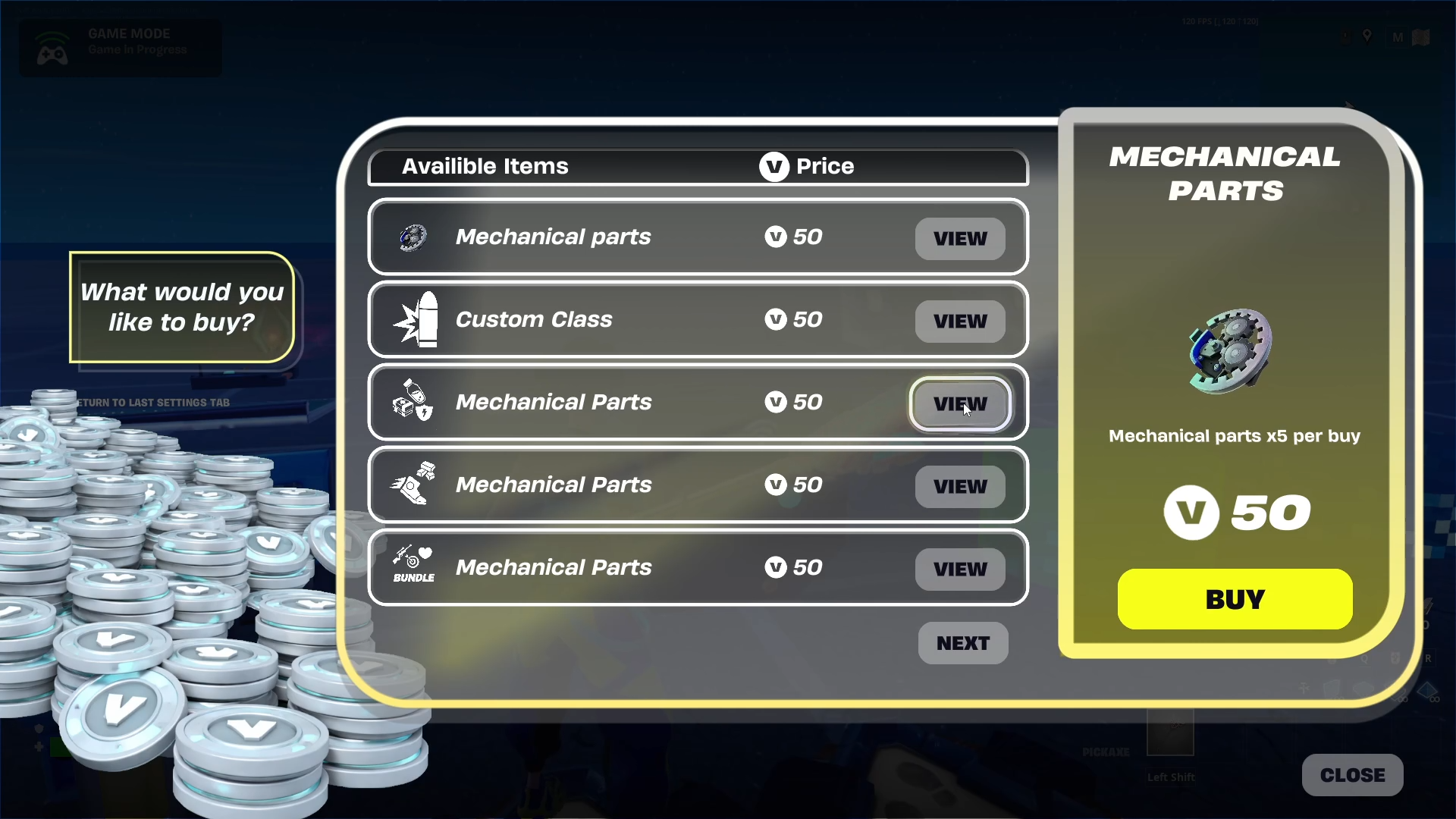Click the V-Bucks price of 50 on first row
This screenshot has width=1456, height=819.
(793, 237)
